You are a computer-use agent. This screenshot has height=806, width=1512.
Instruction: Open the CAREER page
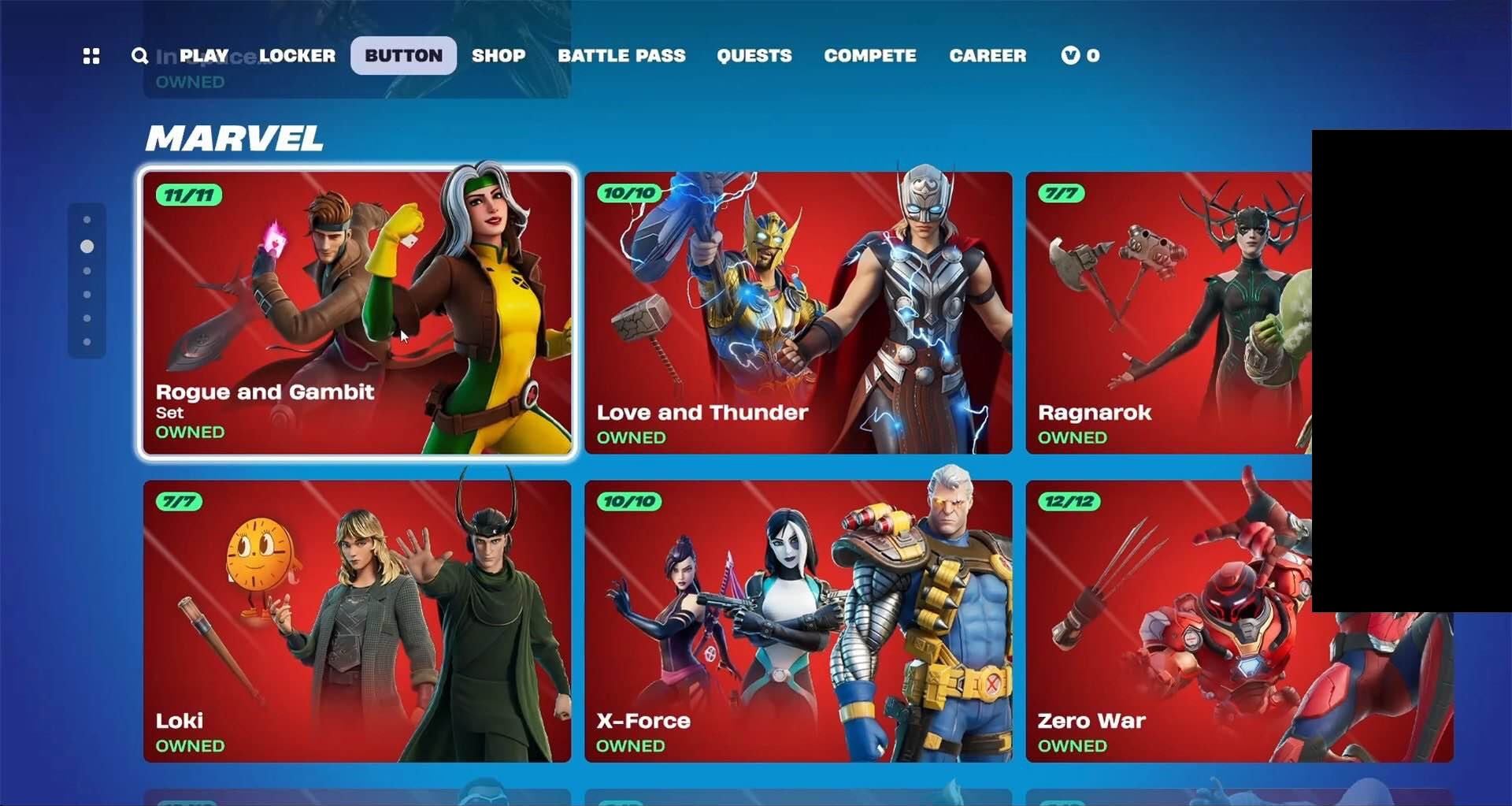click(x=988, y=56)
